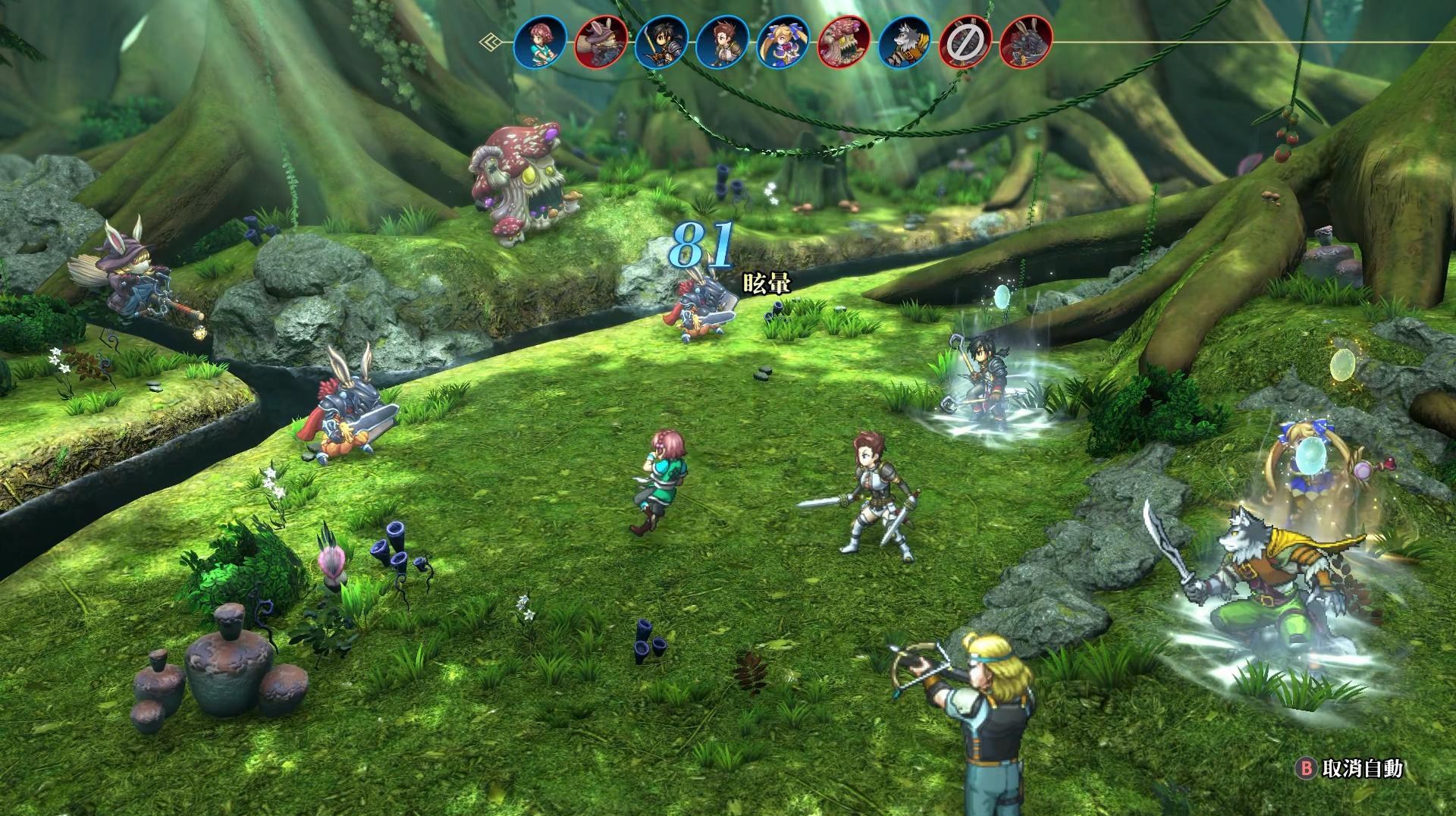Select the black-haired spearman turn portrait
The width and height of the screenshot is (1456, 816).
[661, 42]
